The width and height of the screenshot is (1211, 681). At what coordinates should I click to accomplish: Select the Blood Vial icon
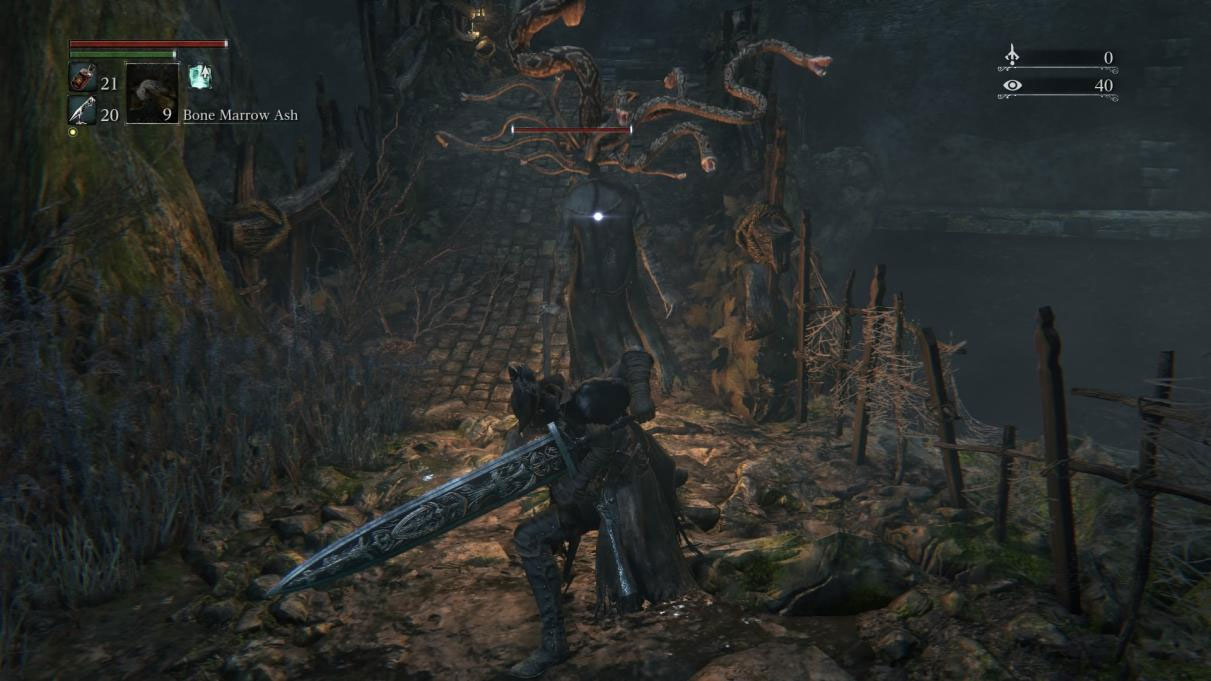tap(82, 78)
